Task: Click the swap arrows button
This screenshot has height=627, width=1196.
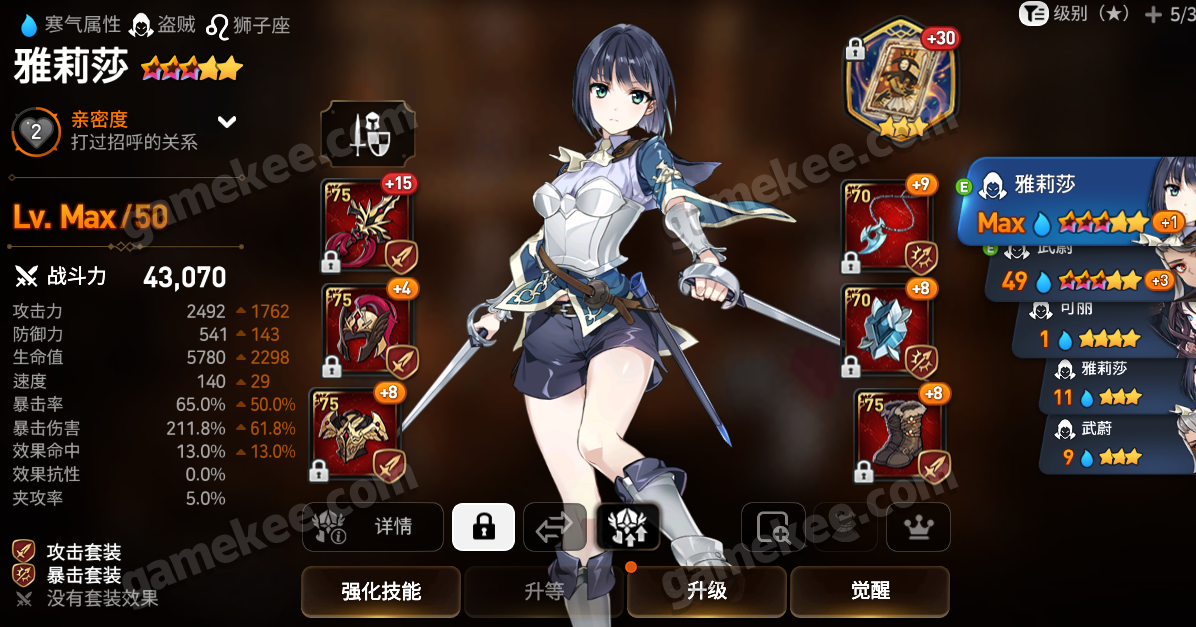Action: (x=554, y=526)
